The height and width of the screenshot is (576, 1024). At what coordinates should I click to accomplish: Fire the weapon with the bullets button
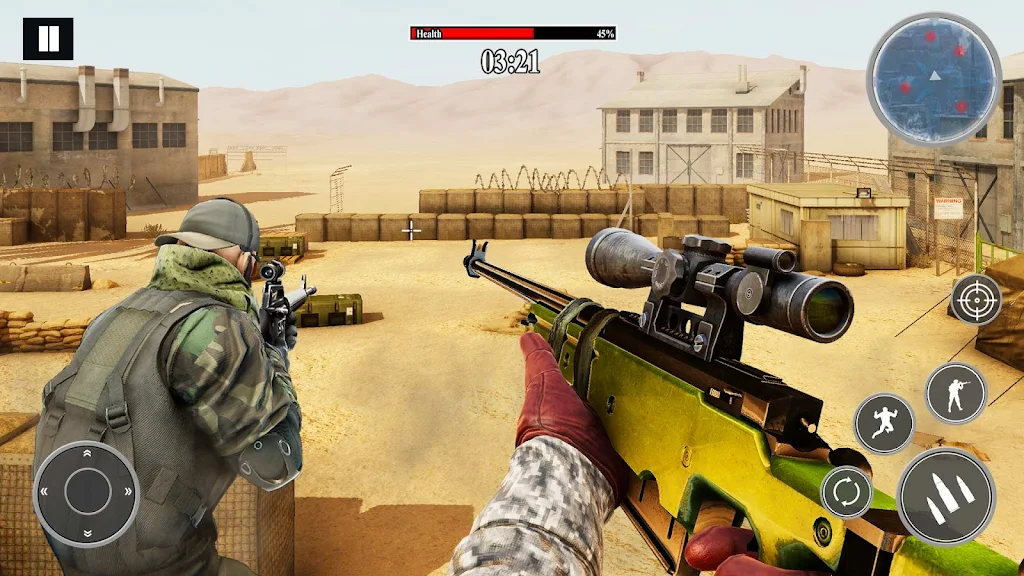tap(946, 497)
